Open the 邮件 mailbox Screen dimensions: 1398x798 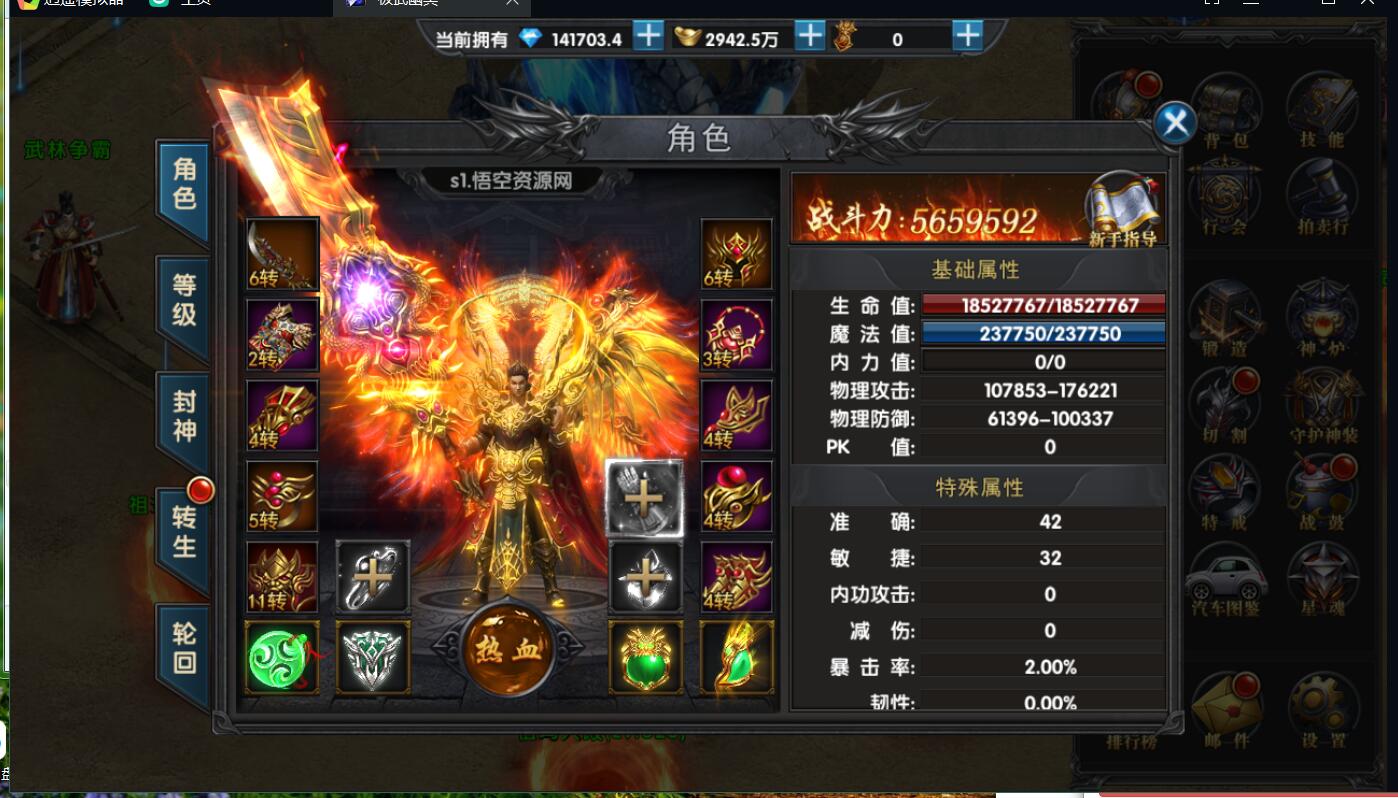pos(1228,700)
